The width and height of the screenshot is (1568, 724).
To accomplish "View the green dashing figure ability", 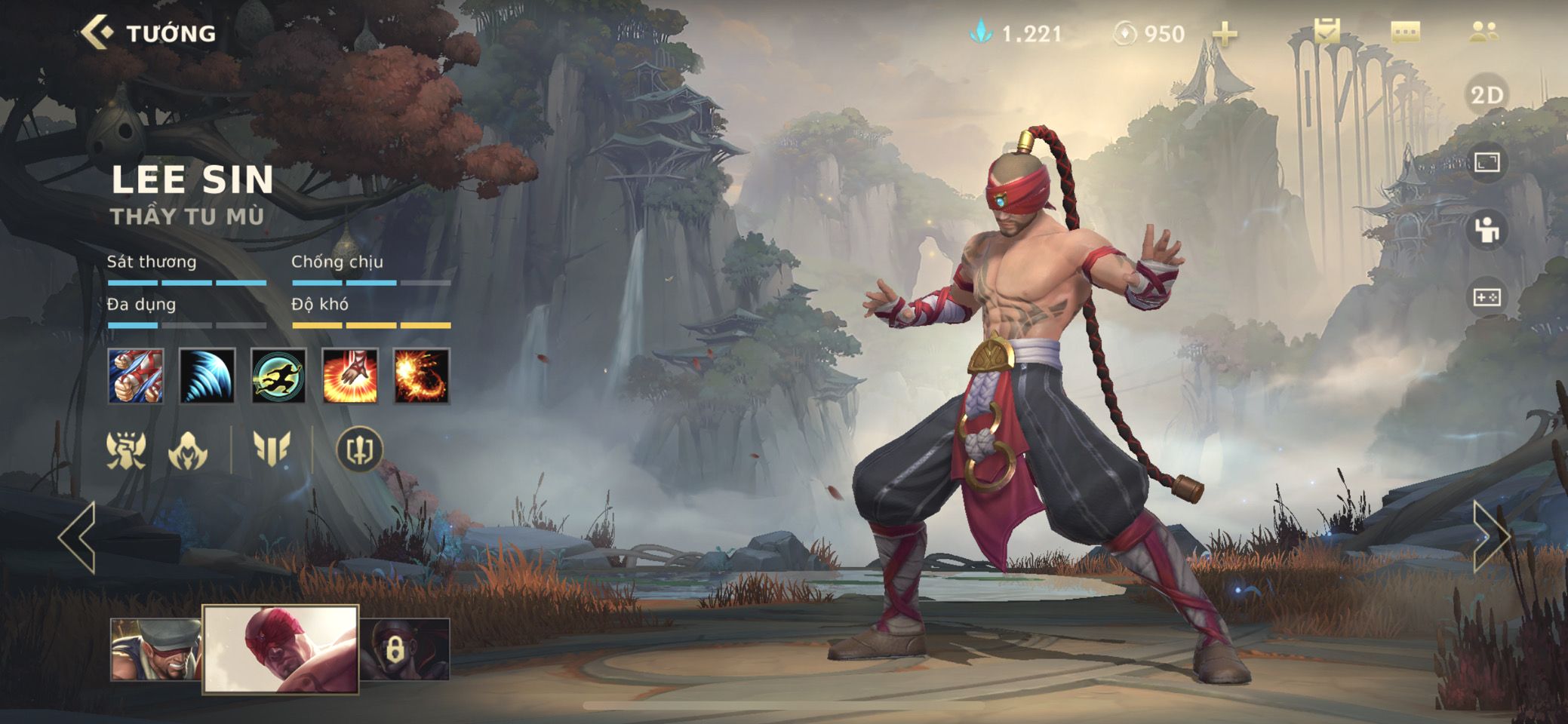I will pyautogui.click(x=278, y=376).
